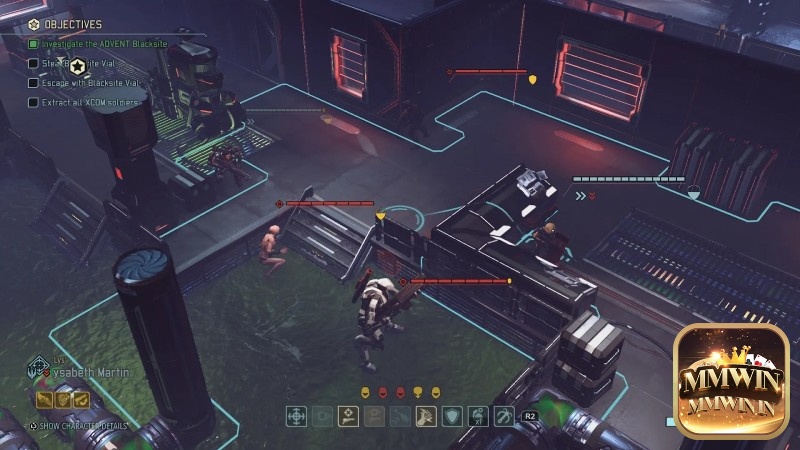This screenshot has height=450, width=800.
Task: Use the sword slash ability
Action: pos(427,416)
